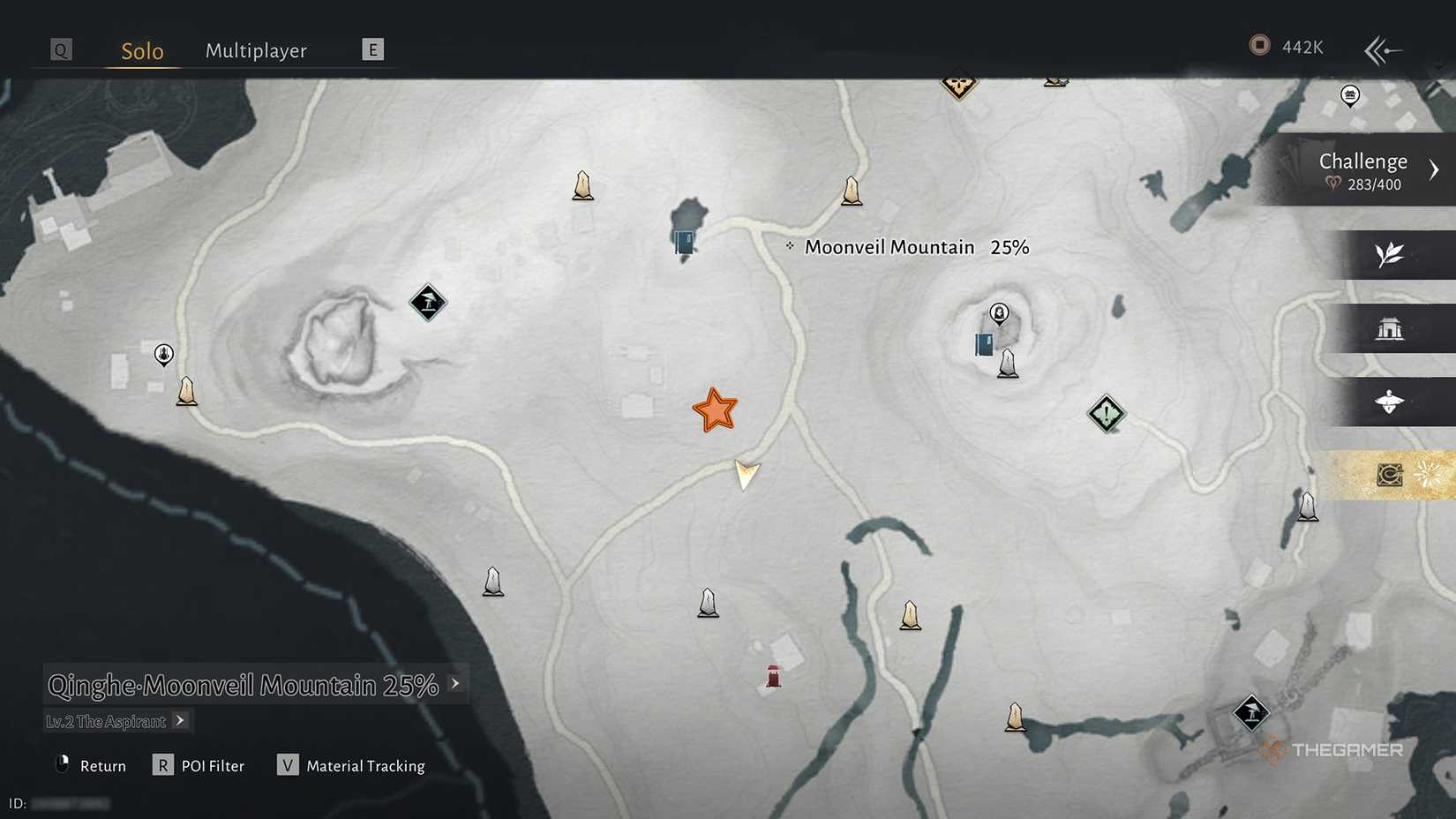Screen dimensions: 1456x819
Task: Switch to the Multiplayer tab
Action: 256,50
